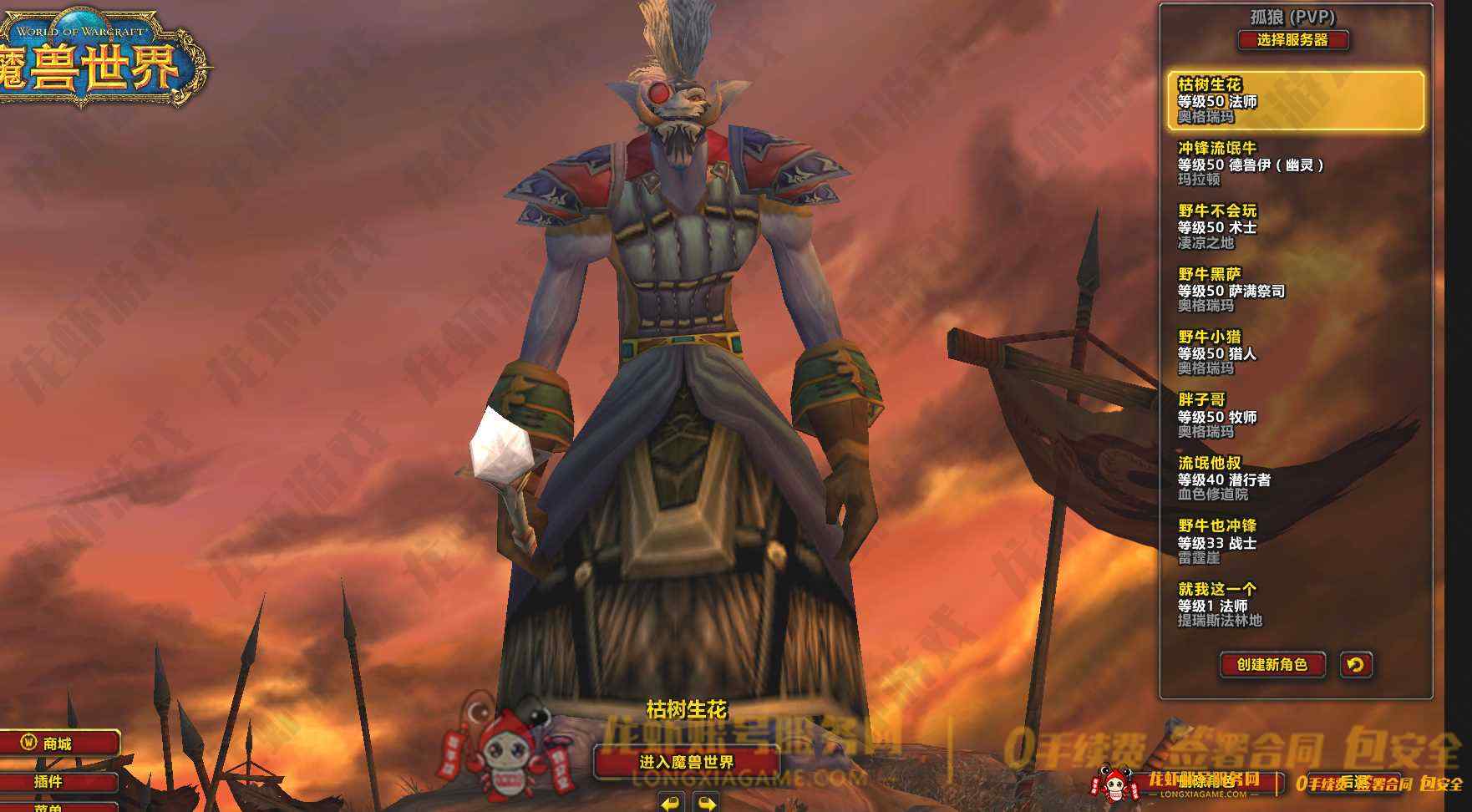Click the yellow undo arrow button
Screen dimensions: 1472x812
(x=1355, y=665)
